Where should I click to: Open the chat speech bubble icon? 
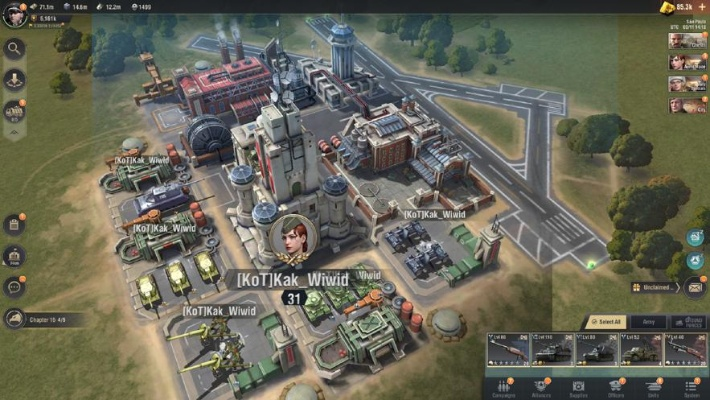(15, 287)
